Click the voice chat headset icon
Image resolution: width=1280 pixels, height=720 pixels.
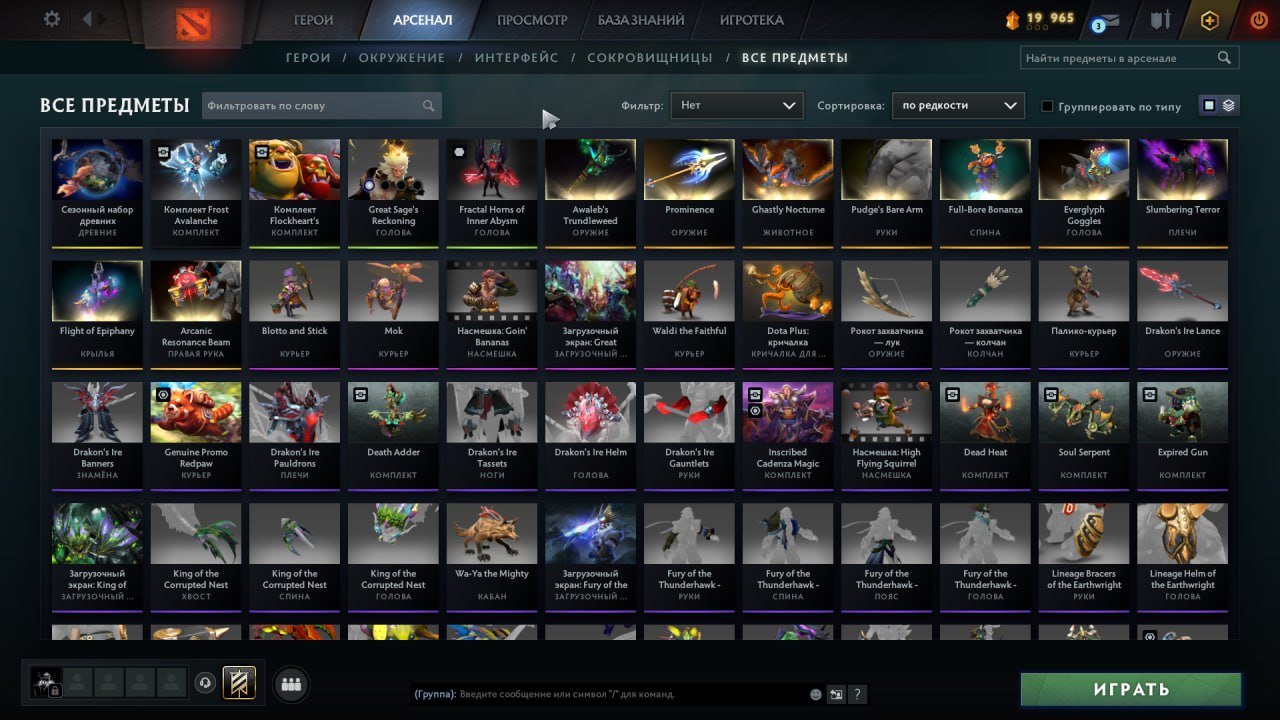[x=205, y=683]
